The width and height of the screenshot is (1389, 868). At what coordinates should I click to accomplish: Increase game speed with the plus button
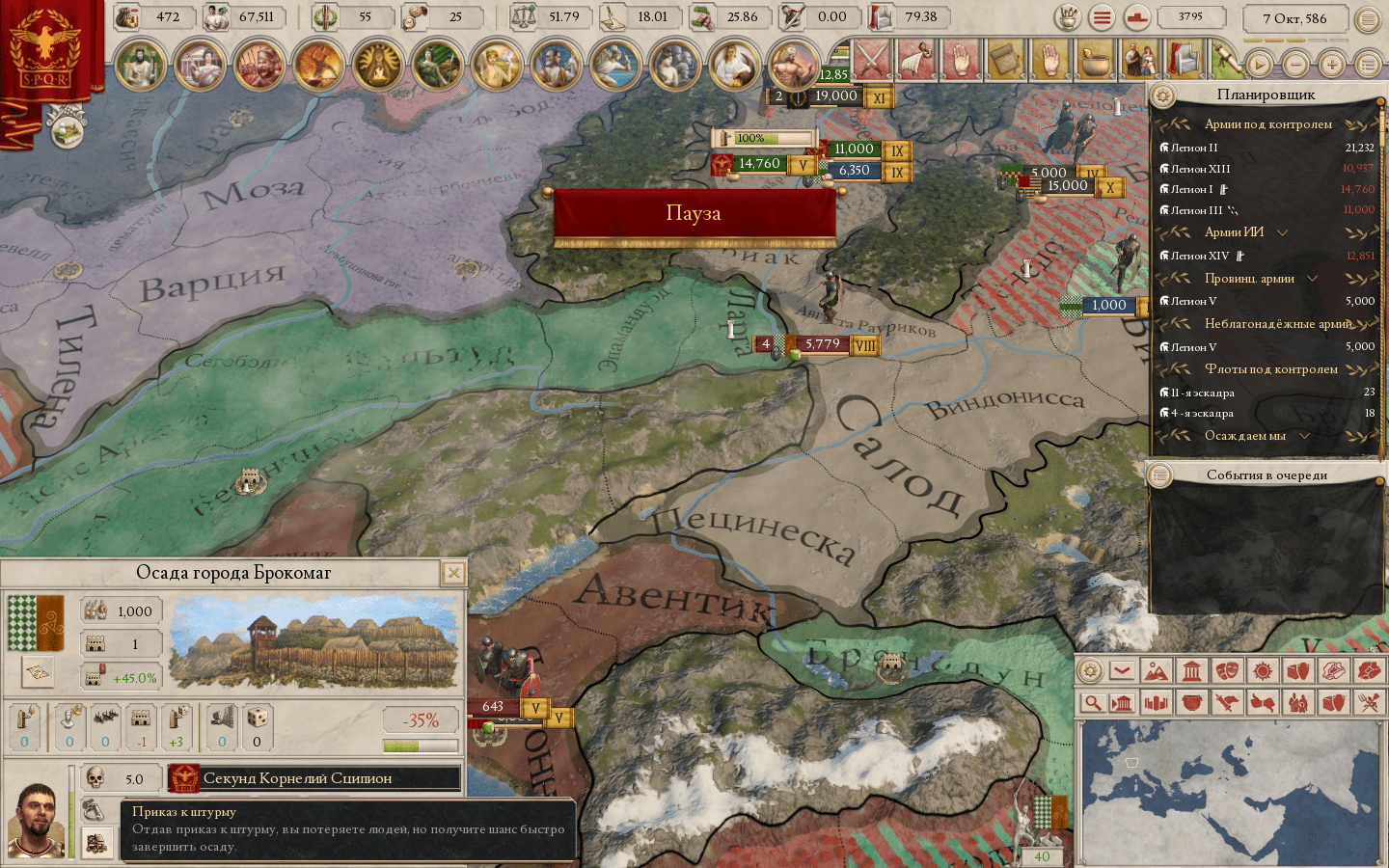click(1332, 65)
